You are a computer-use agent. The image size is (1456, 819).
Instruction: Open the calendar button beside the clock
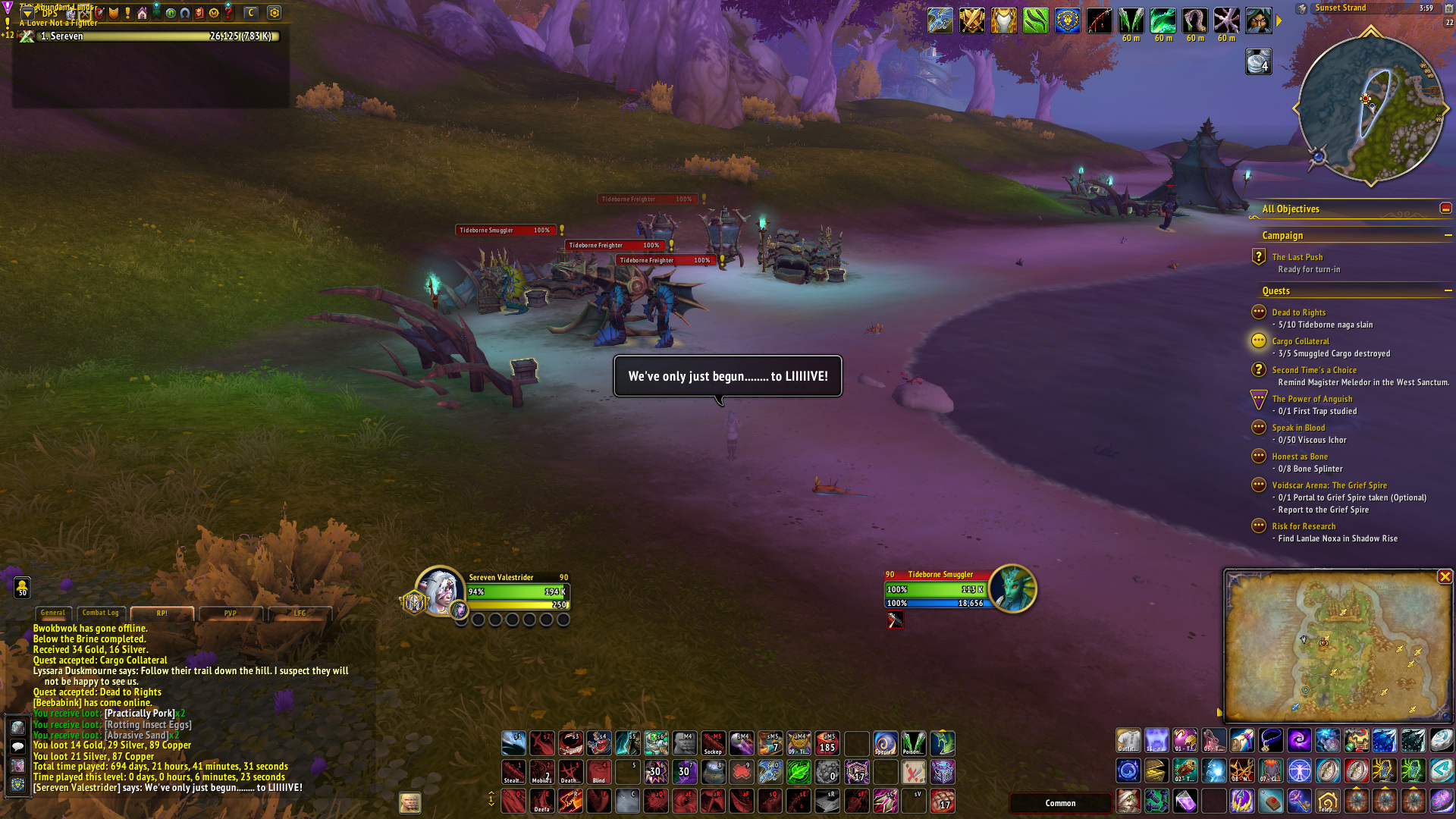click(x=1448, y=8)
